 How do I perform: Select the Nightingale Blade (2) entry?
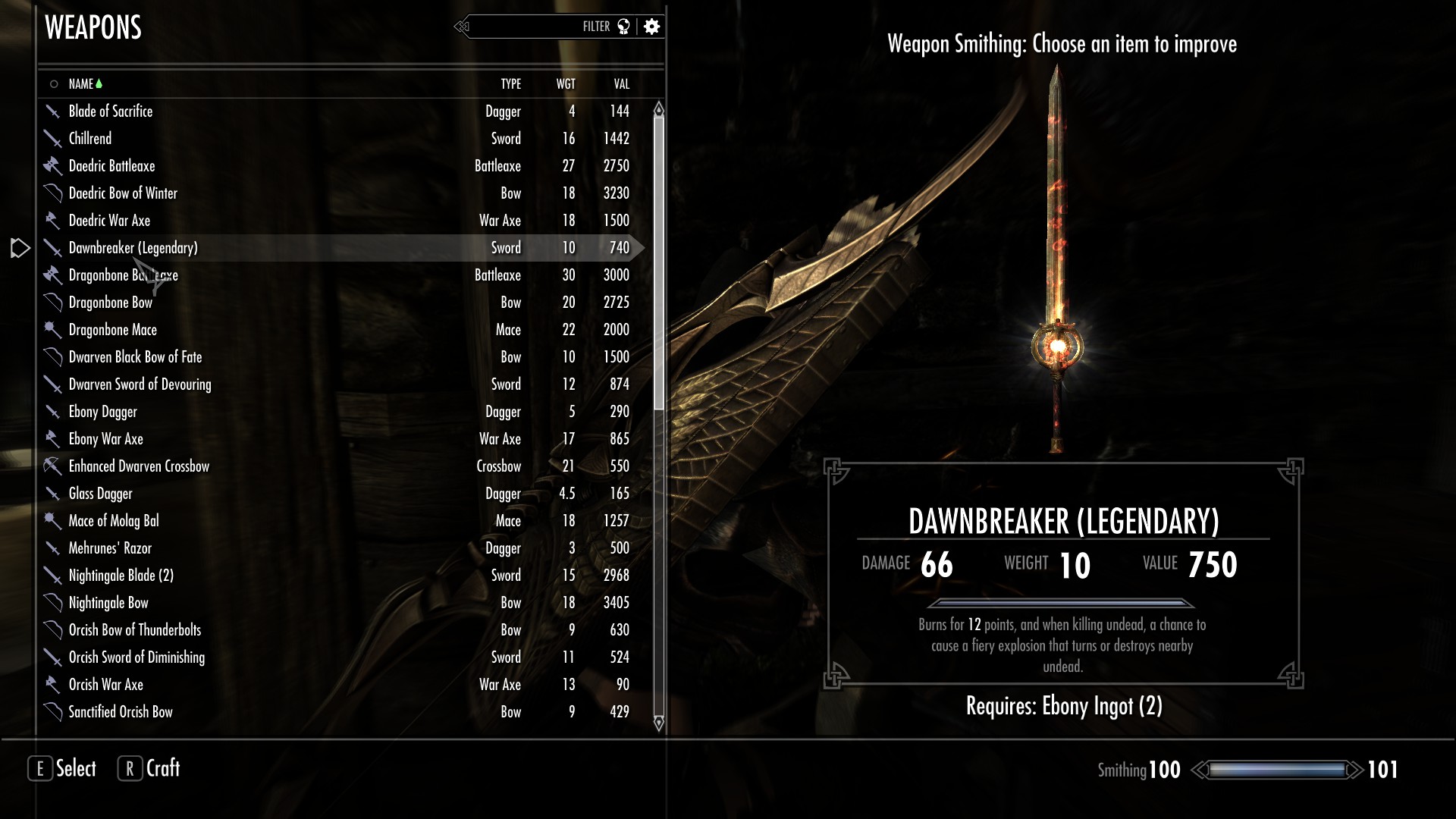pyautogui.click(x=121, y=576)
